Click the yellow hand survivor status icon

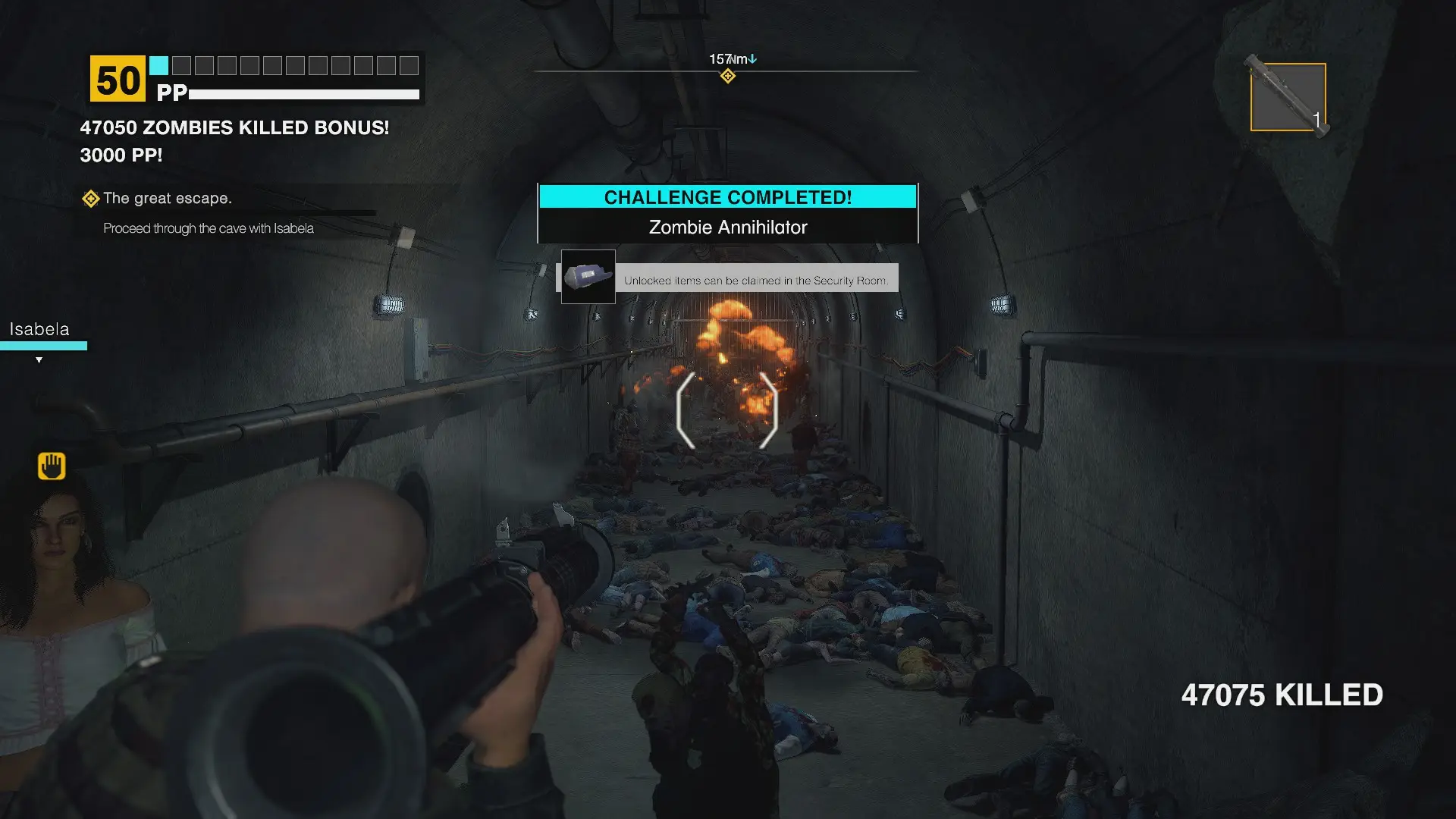point(52,466)
